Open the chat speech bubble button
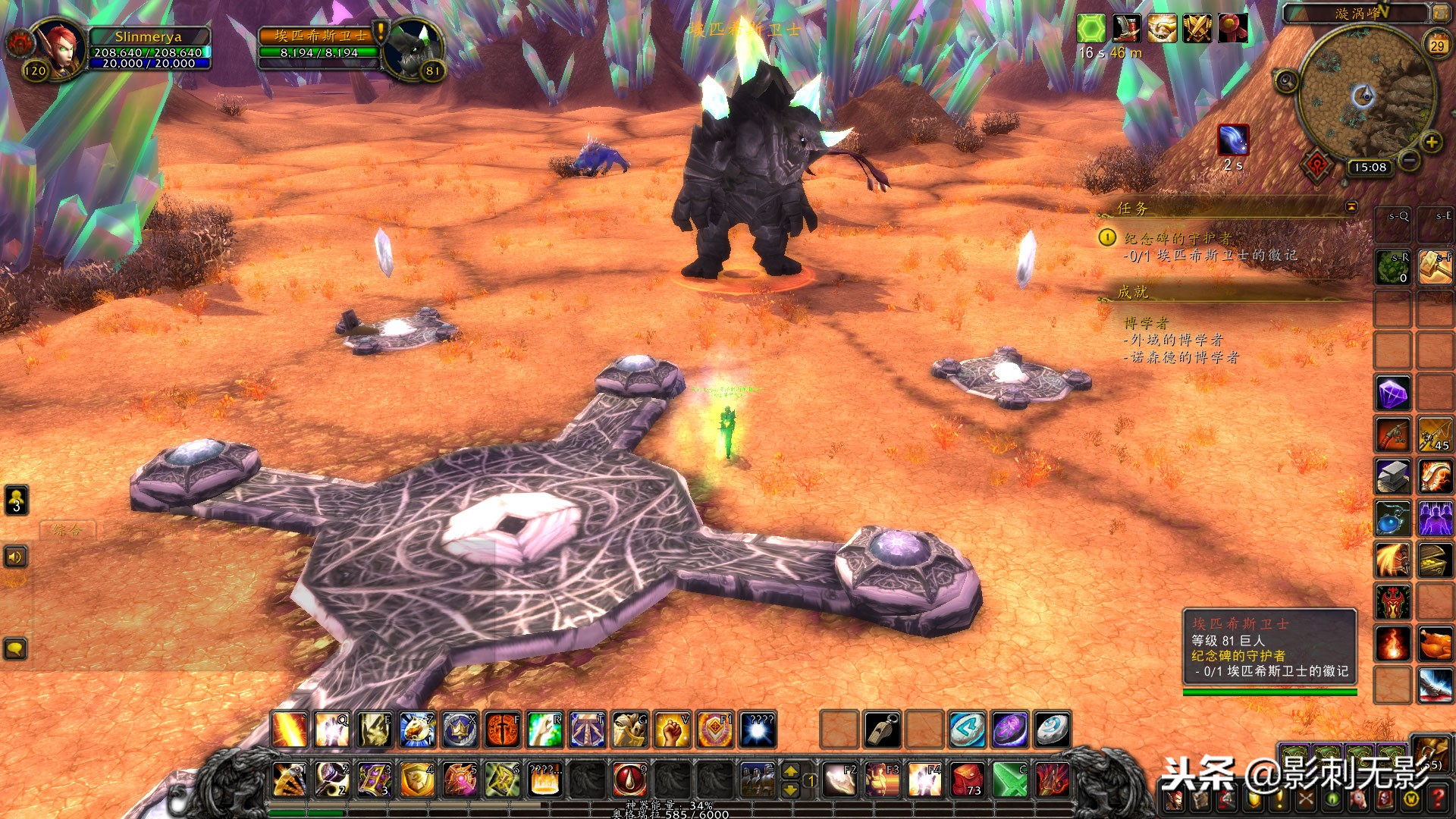 (16, 649)
